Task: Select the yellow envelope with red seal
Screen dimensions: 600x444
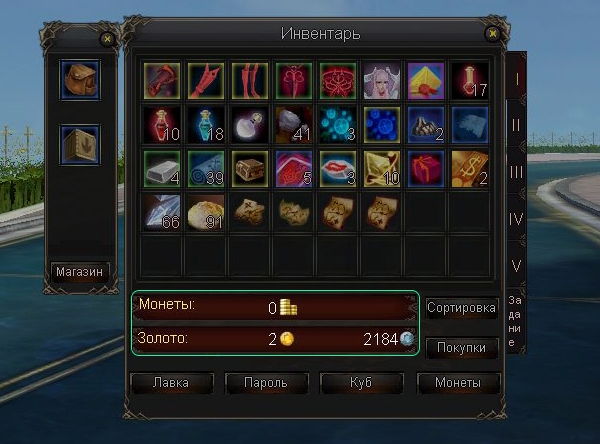Action: tap(424, 79)
